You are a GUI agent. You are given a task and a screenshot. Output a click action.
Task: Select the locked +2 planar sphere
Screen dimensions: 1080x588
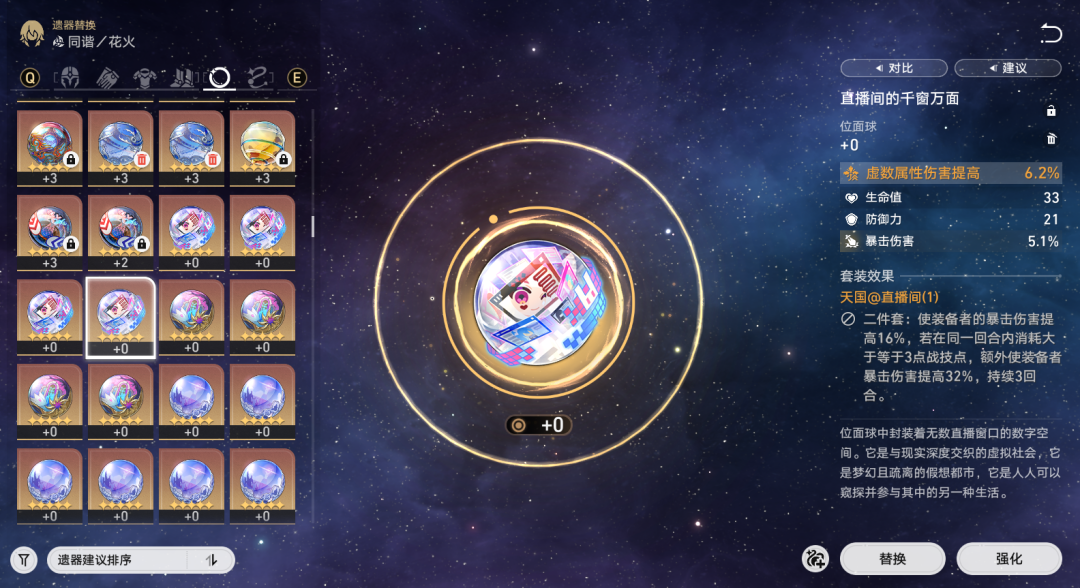pyautogui.click(x=120, y=231)
